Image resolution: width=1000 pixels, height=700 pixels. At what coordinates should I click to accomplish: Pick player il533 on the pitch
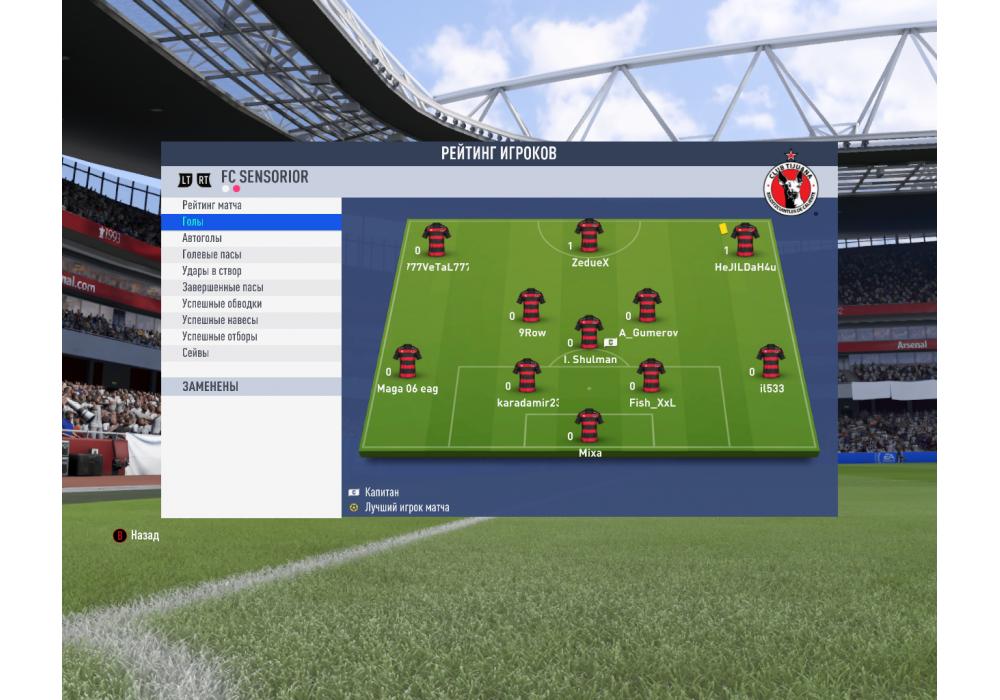pyautogui.click(x=770, y=362)
